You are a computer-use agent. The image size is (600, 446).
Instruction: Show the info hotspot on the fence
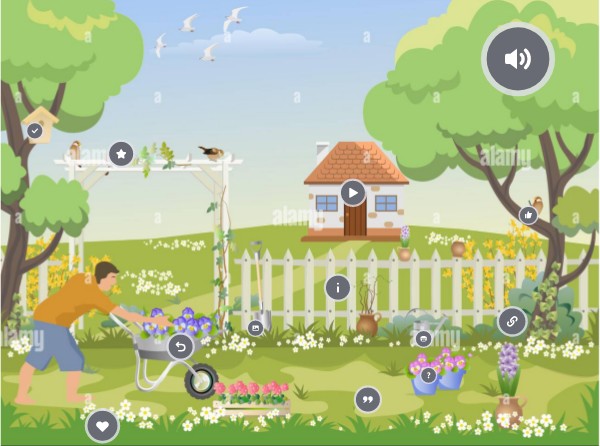[x=338, y=288]
